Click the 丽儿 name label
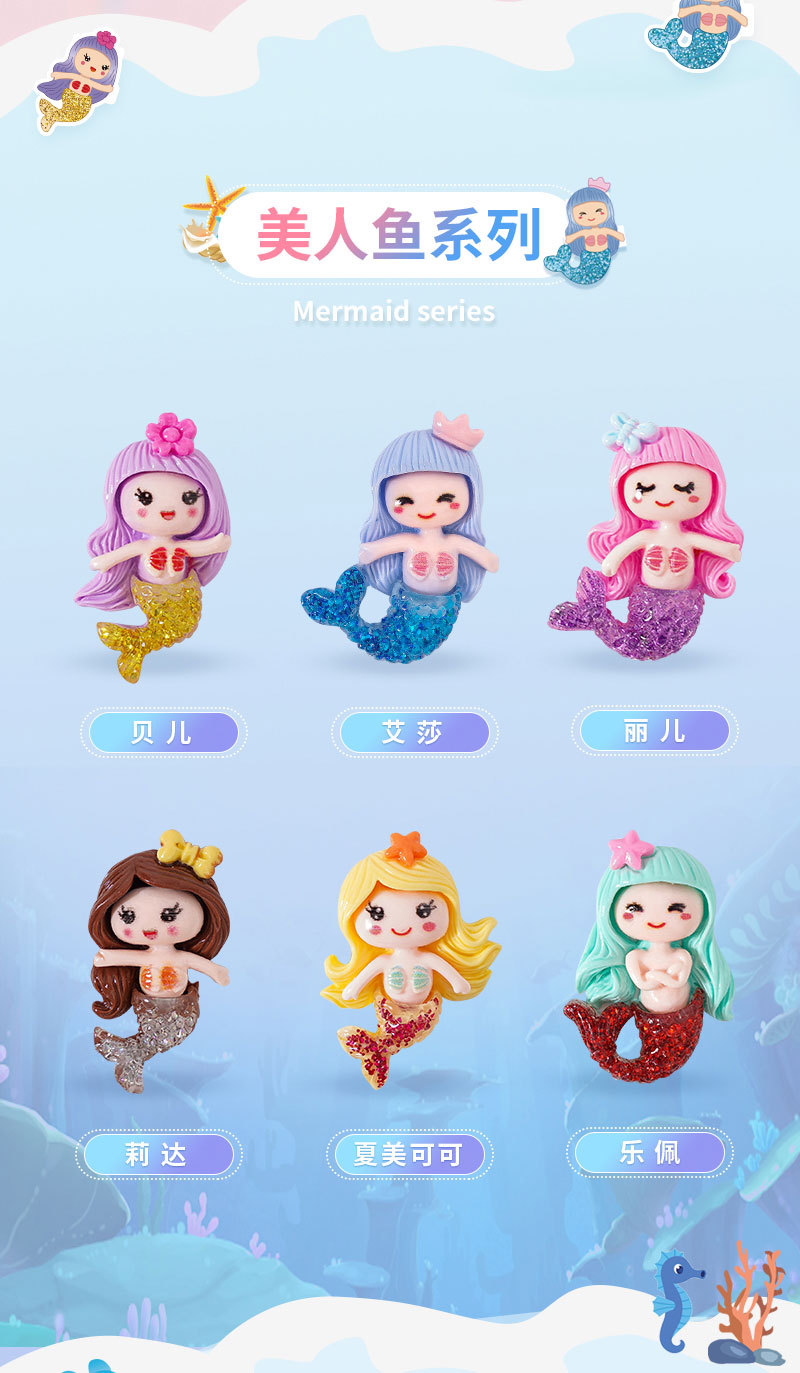800x1373 pixels. [x=654, y=731]
